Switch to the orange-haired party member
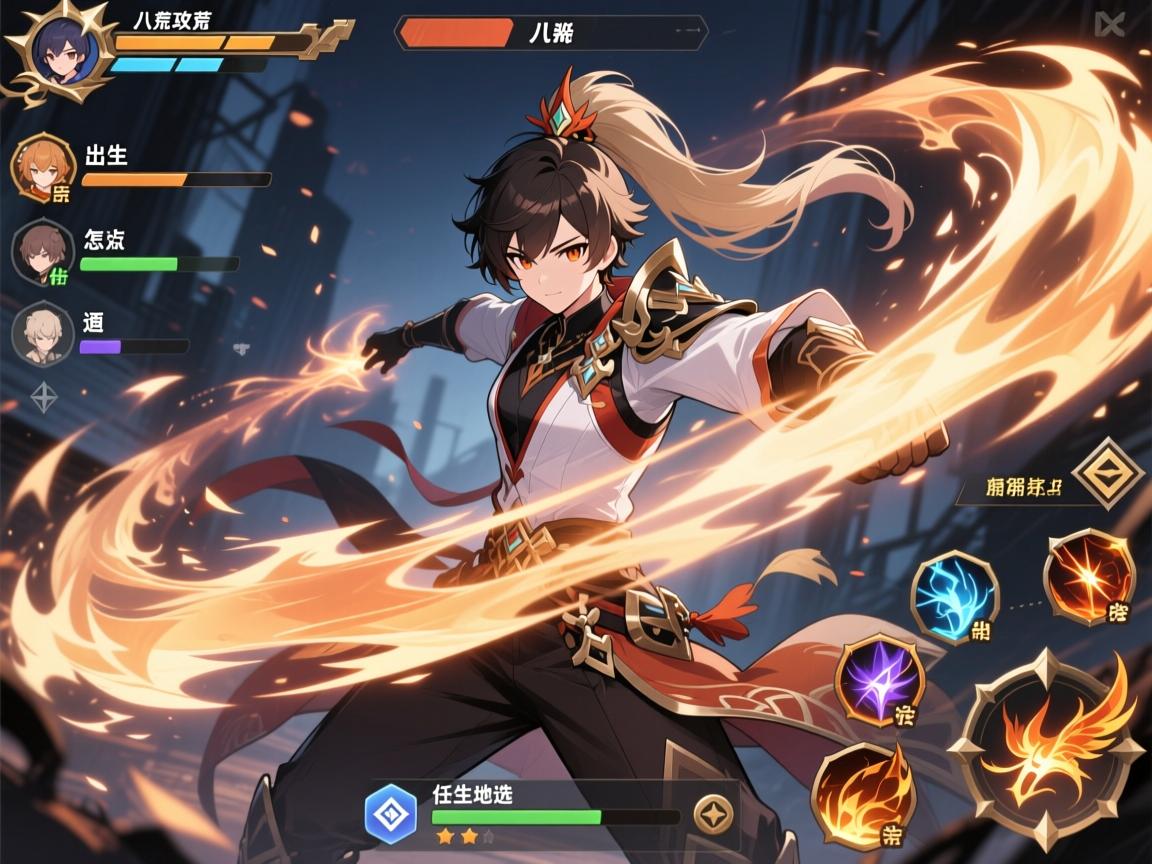 click(x=42, y=167)
